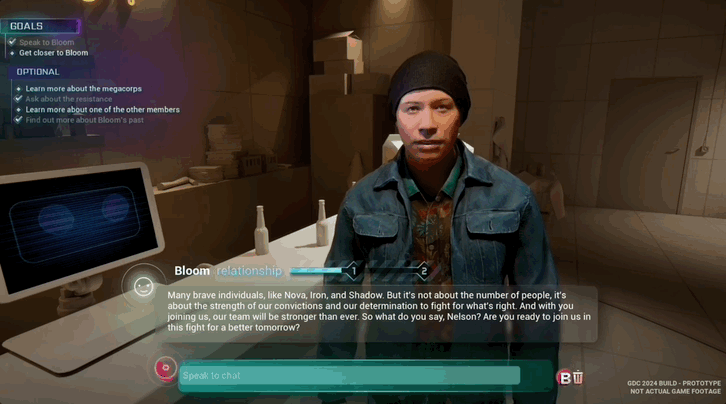Select "Find out more about Bloom's past" objective
The height and width of the screenshot is (404, 726).
(x=83, y=120)
